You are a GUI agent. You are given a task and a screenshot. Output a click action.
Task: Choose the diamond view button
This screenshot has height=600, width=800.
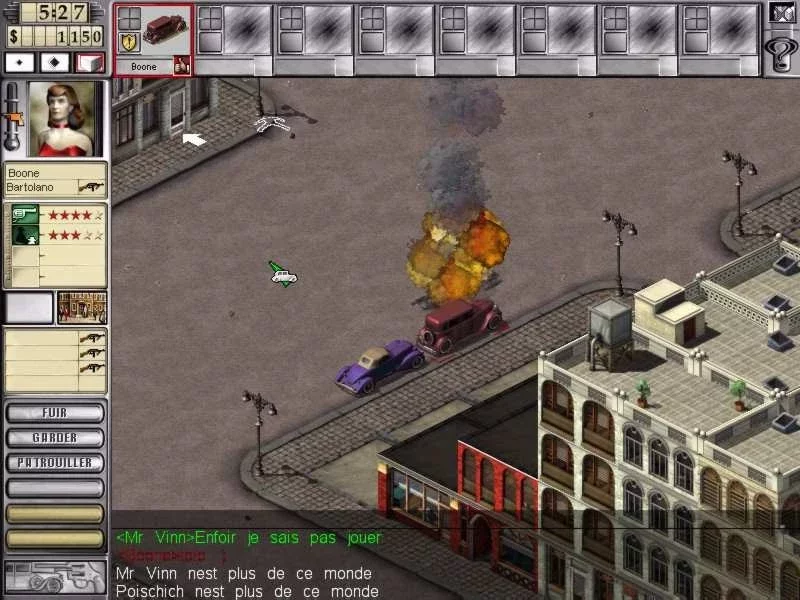click(x=55, y=62)
